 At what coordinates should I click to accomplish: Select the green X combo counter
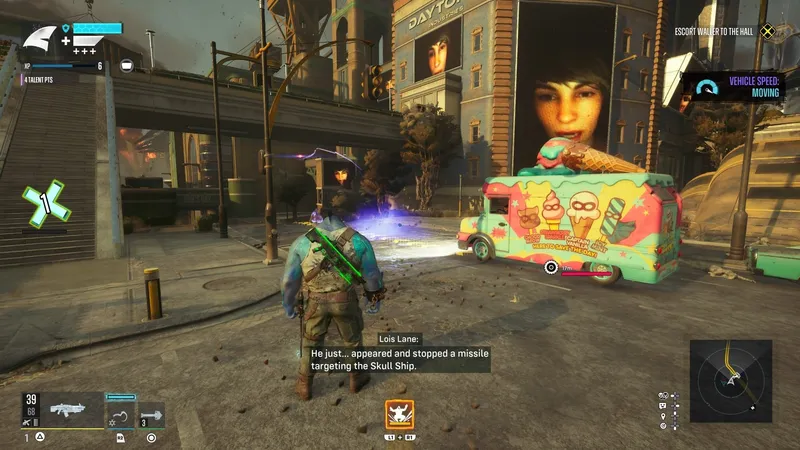click(x=45, y=203)
